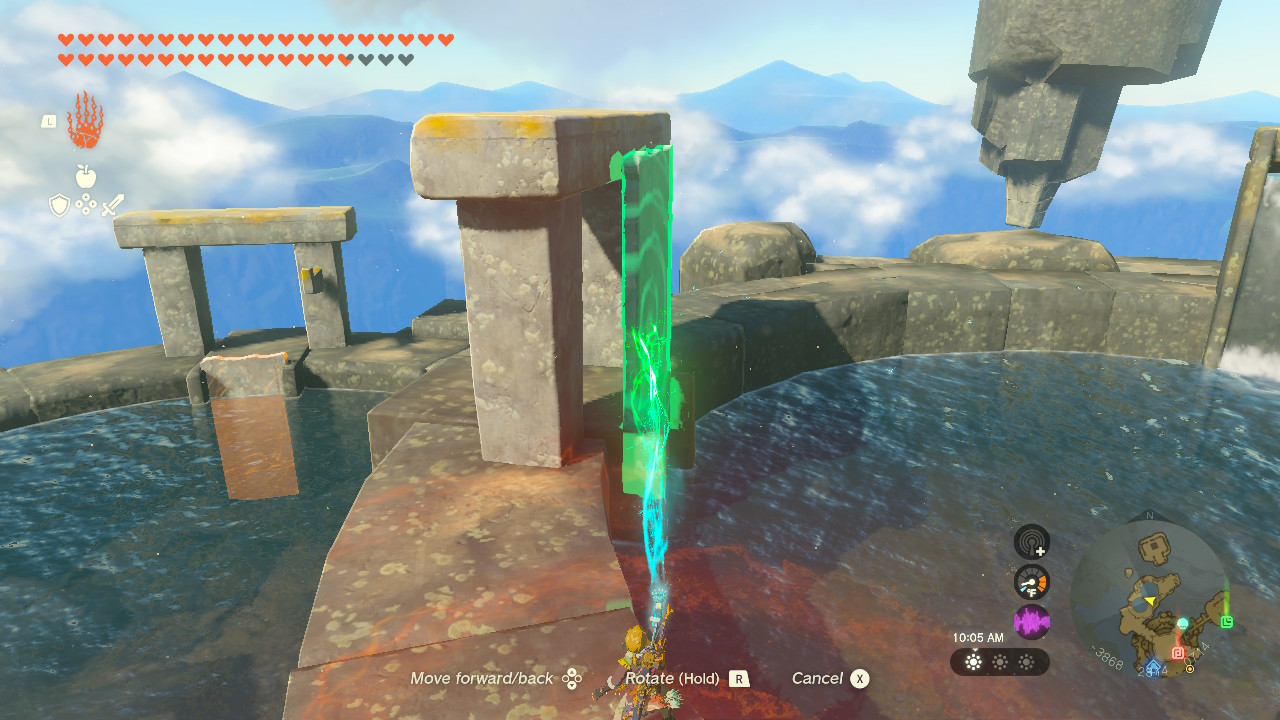Click the Sheikah sensor plus icon
This screenshot has width=1280, height=720.
(x=1032, y=542)
